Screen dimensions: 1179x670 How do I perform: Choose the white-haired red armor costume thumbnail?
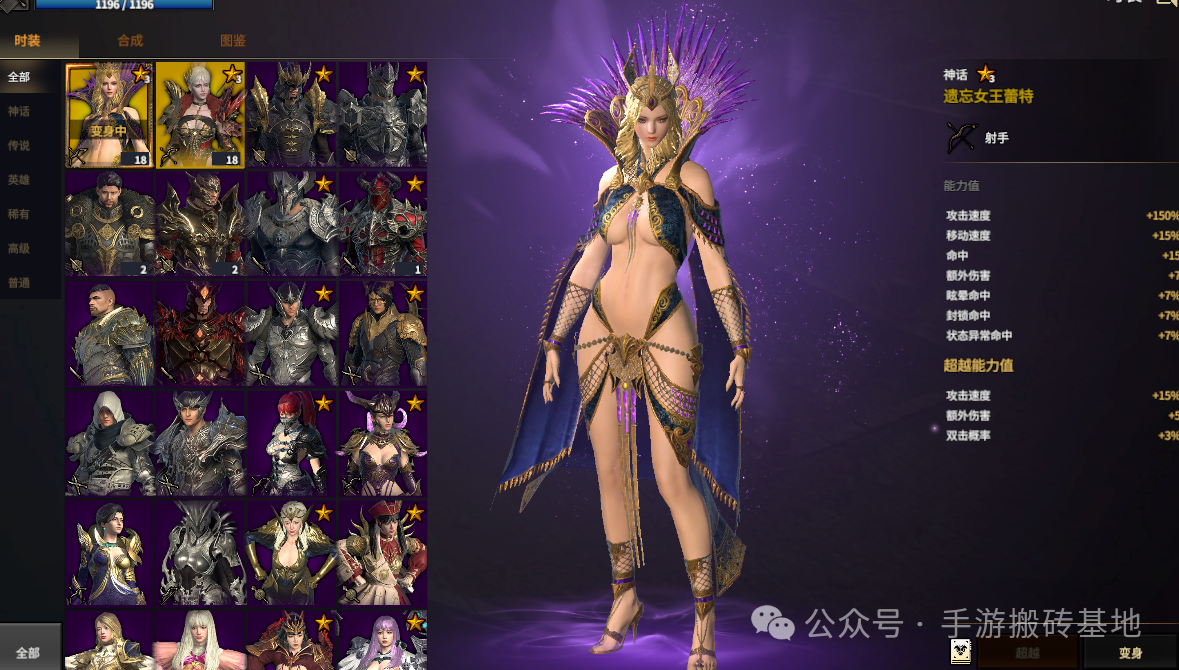point(200,115)
